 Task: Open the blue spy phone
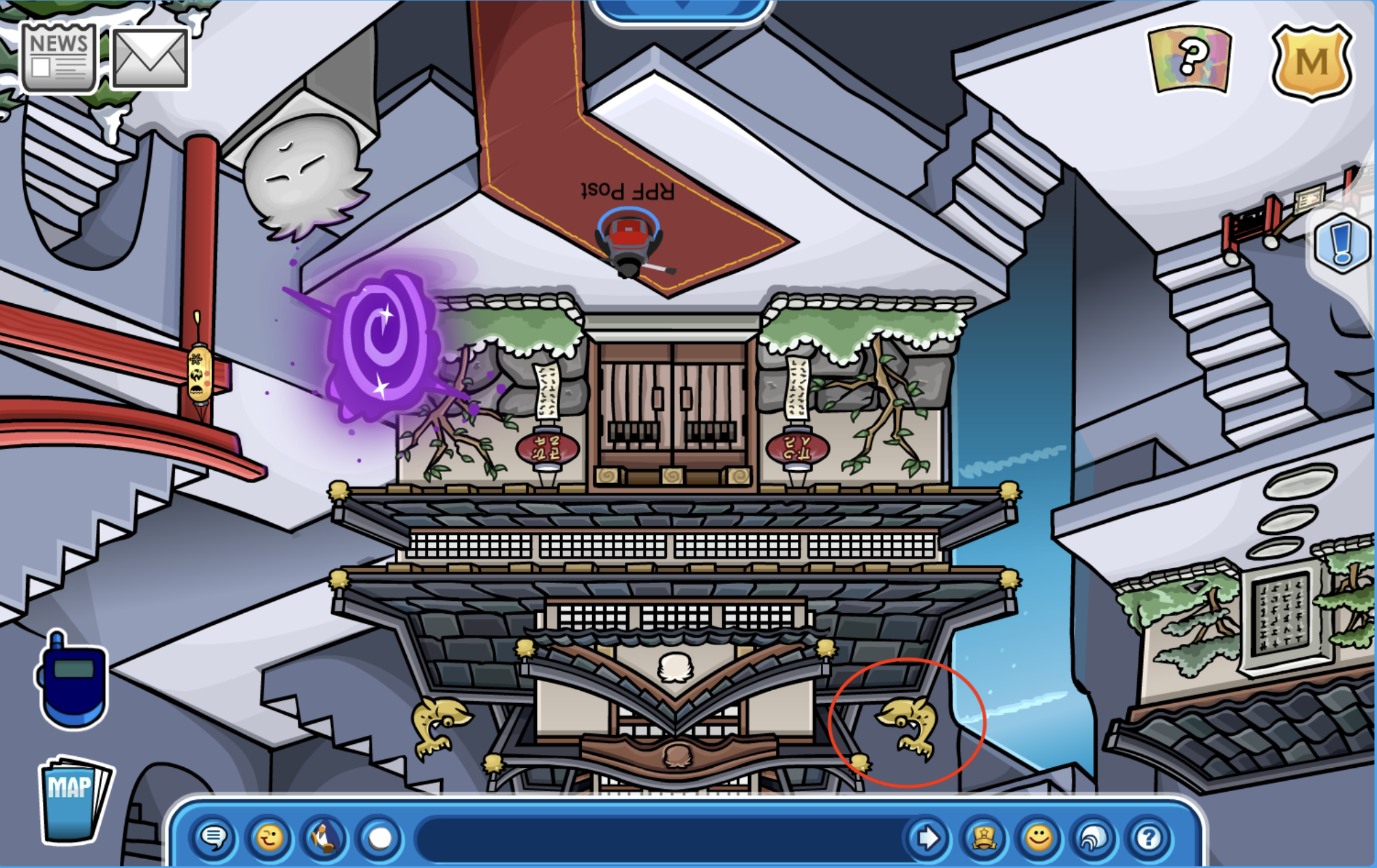click(x=72, y=681)
